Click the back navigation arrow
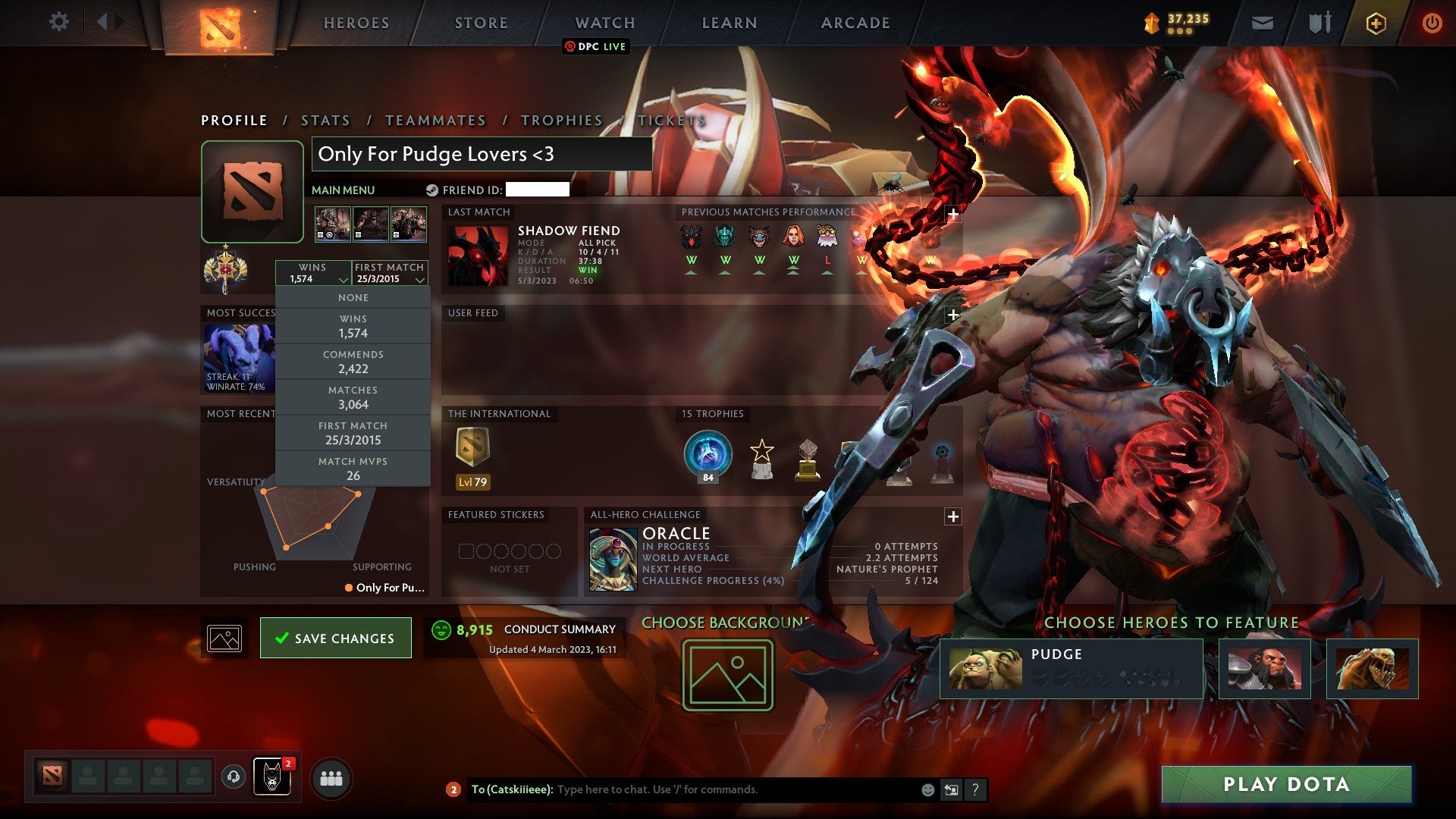Screen dimensions: 1456x819 click(x=103, y=21)
